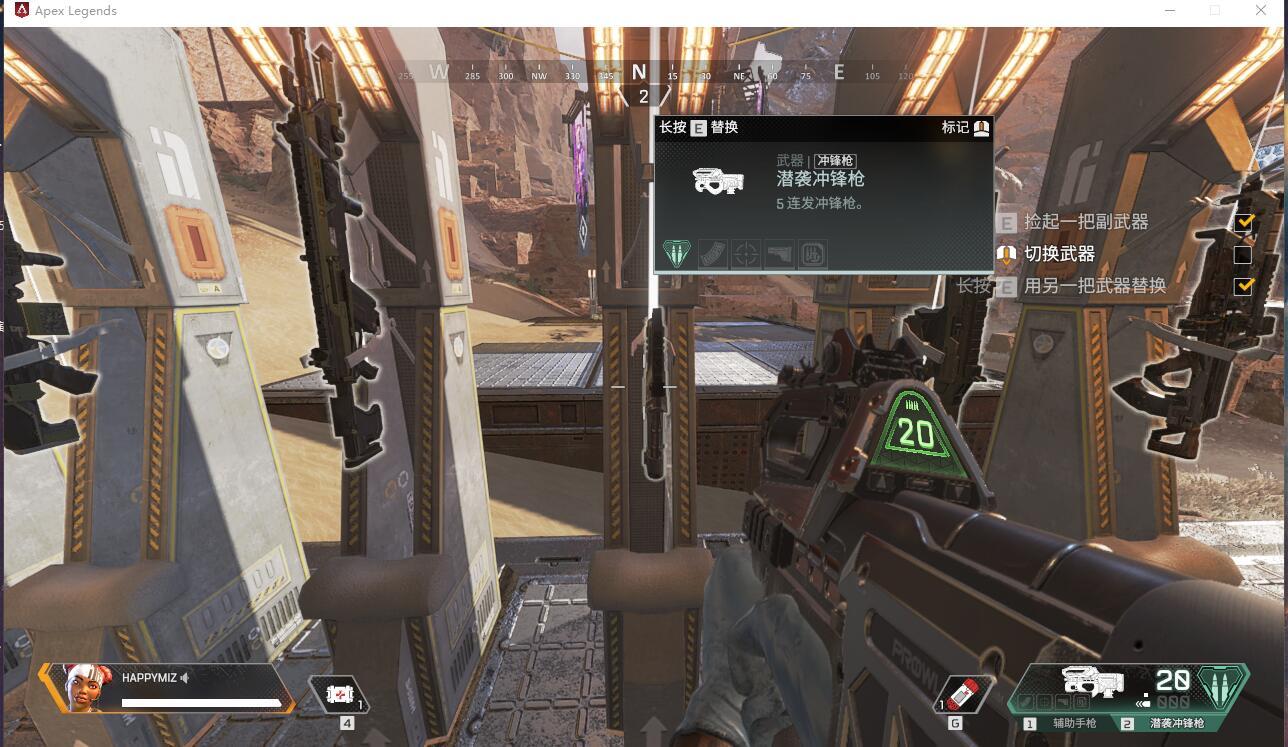This screenshot has width=1288, height=747.
Task: Switch to the 辅助手枪 weapon tab
Action: point(1063,723)
